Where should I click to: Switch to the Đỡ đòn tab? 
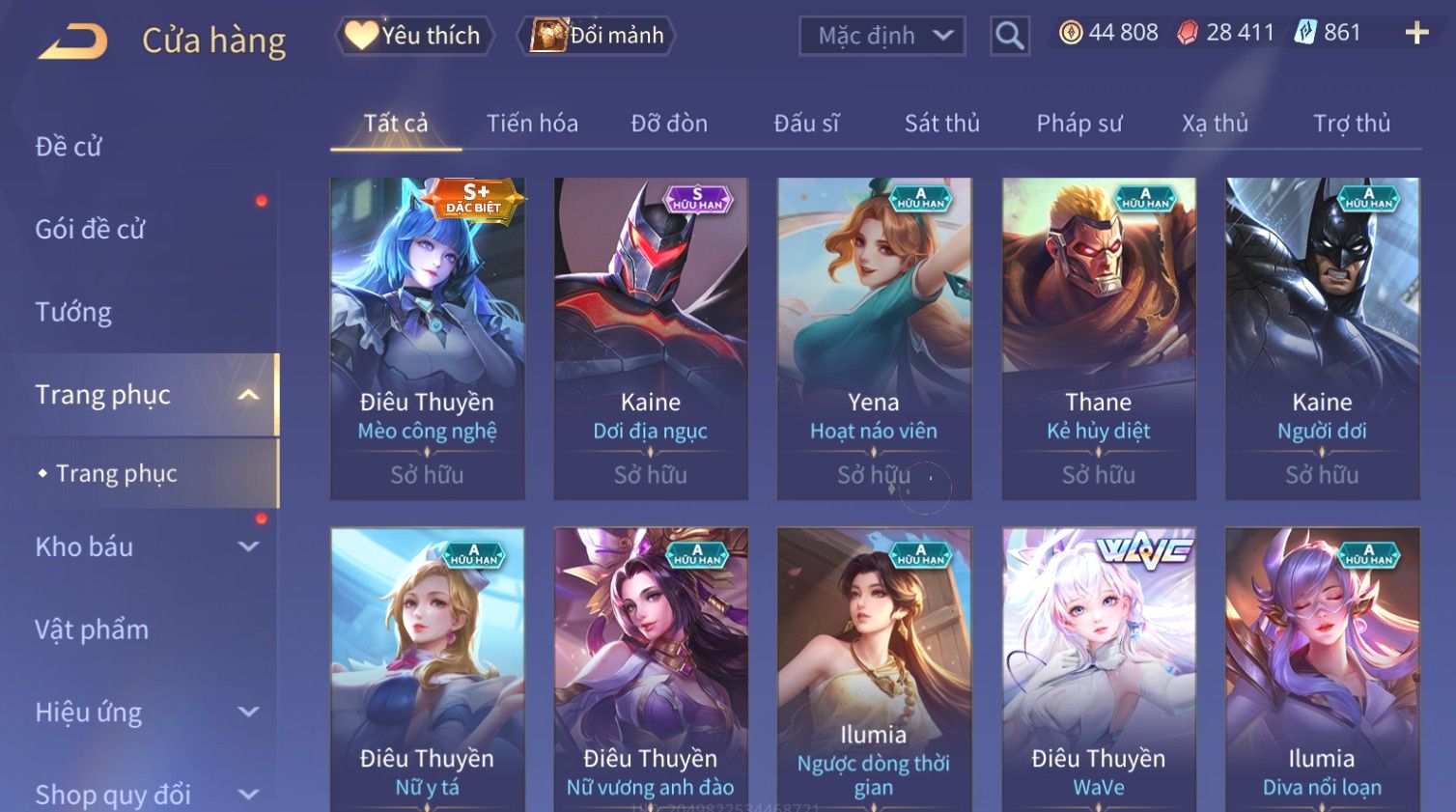click(x=669, y=124)
